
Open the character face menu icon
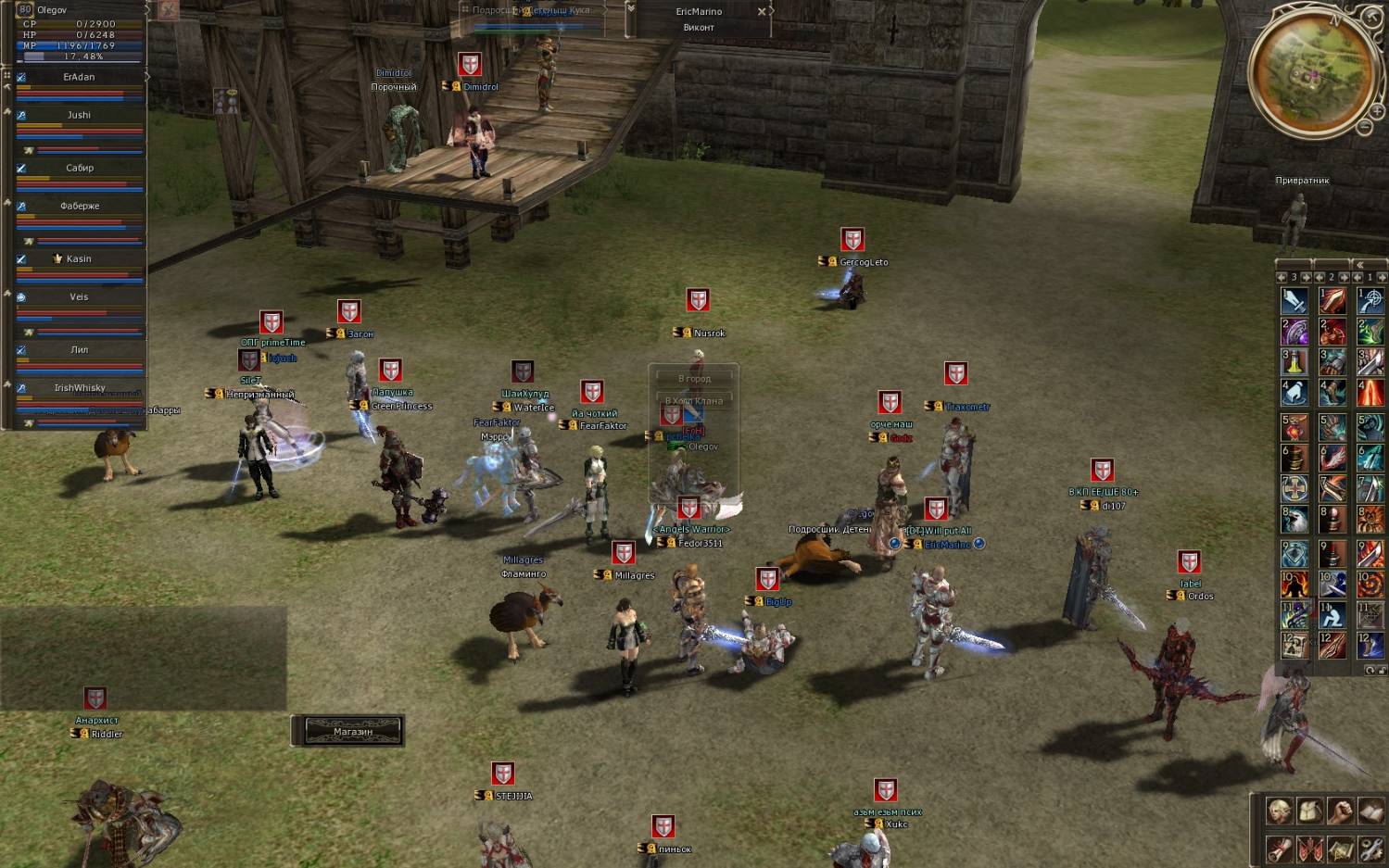pyautogui.click(x=1280, y=811)
